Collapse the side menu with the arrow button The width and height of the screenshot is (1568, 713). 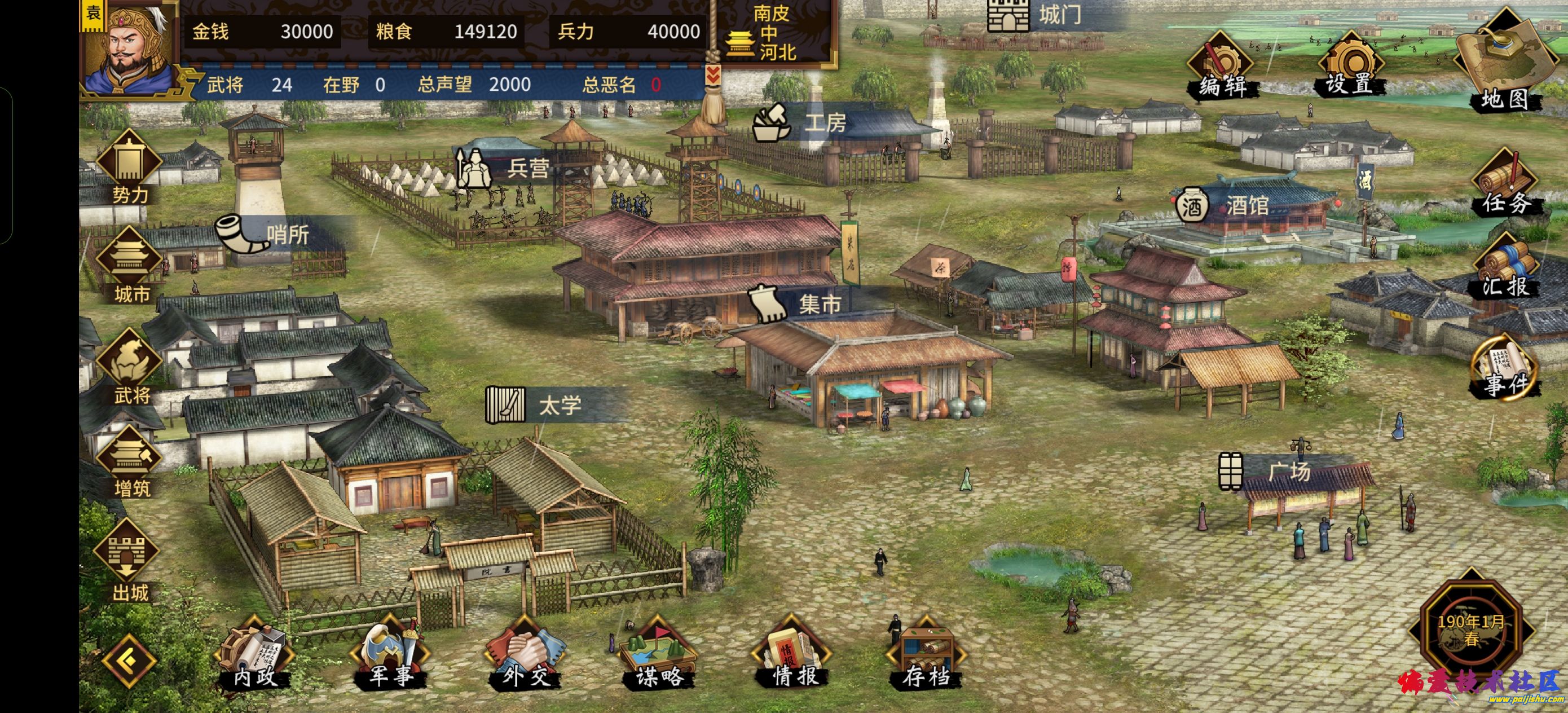[x=129, y=661]
